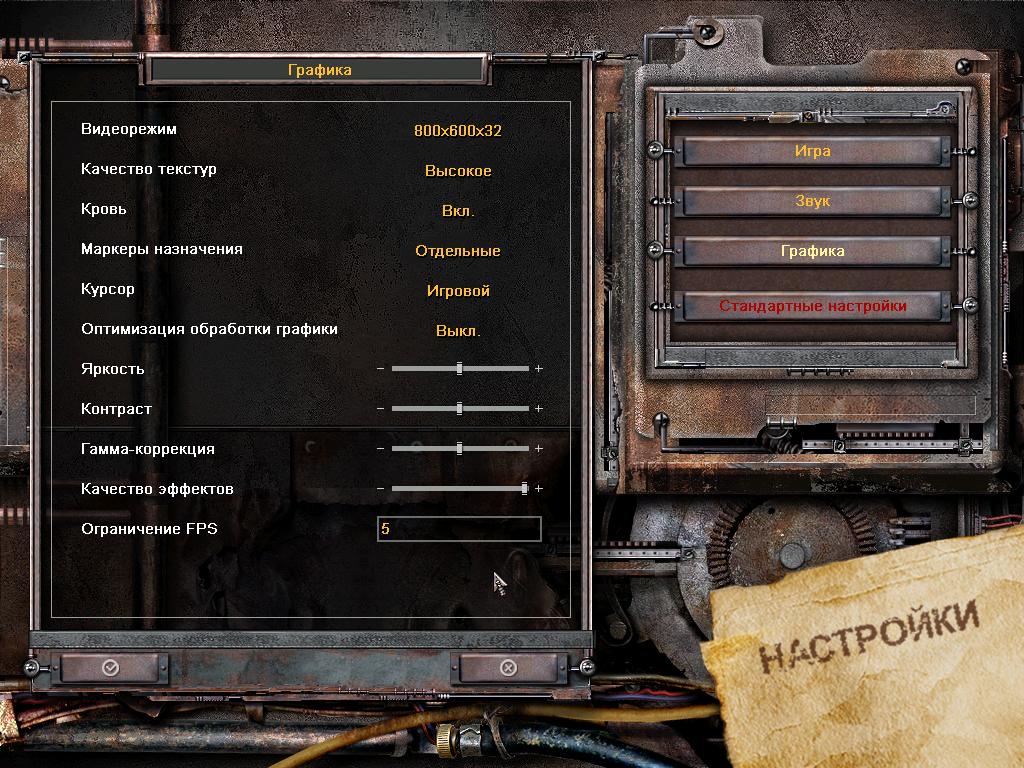Image resolution: width=1024 pixels, height=768 pixels.
Task: Click the Яркость slider track
Action: point(460,369)
